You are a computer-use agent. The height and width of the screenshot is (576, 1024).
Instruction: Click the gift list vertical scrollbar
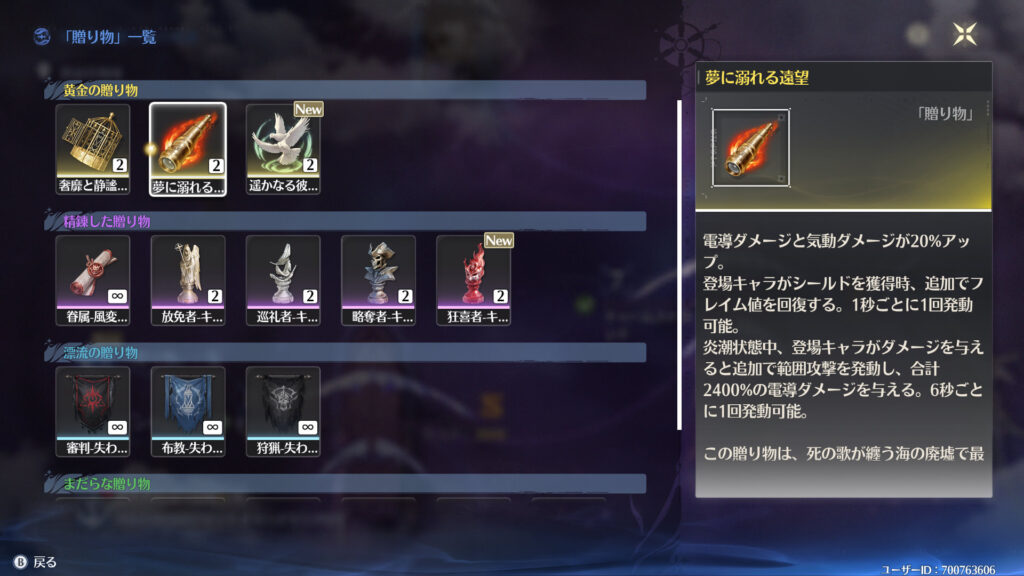(x=680, y=264)
